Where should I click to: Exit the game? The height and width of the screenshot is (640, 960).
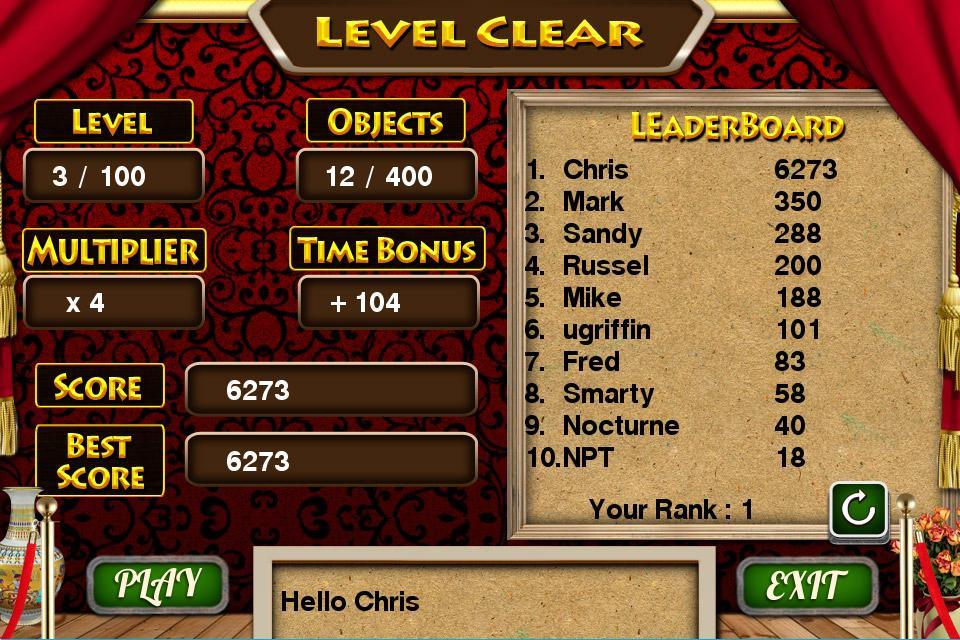(x=806, y=584)
